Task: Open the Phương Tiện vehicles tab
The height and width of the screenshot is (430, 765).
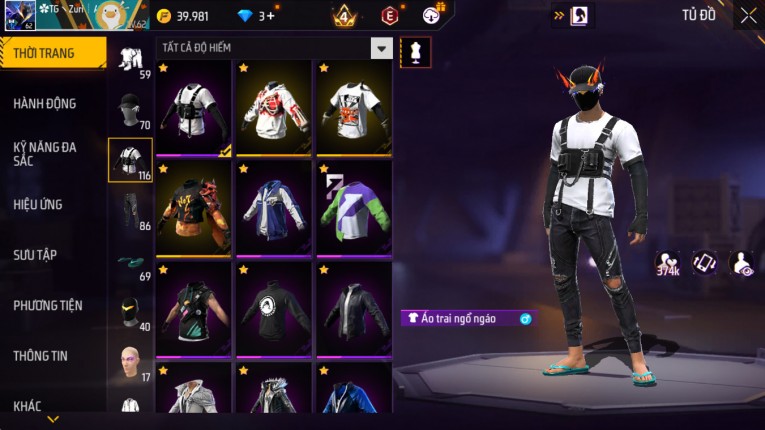Action: [48, 305]
